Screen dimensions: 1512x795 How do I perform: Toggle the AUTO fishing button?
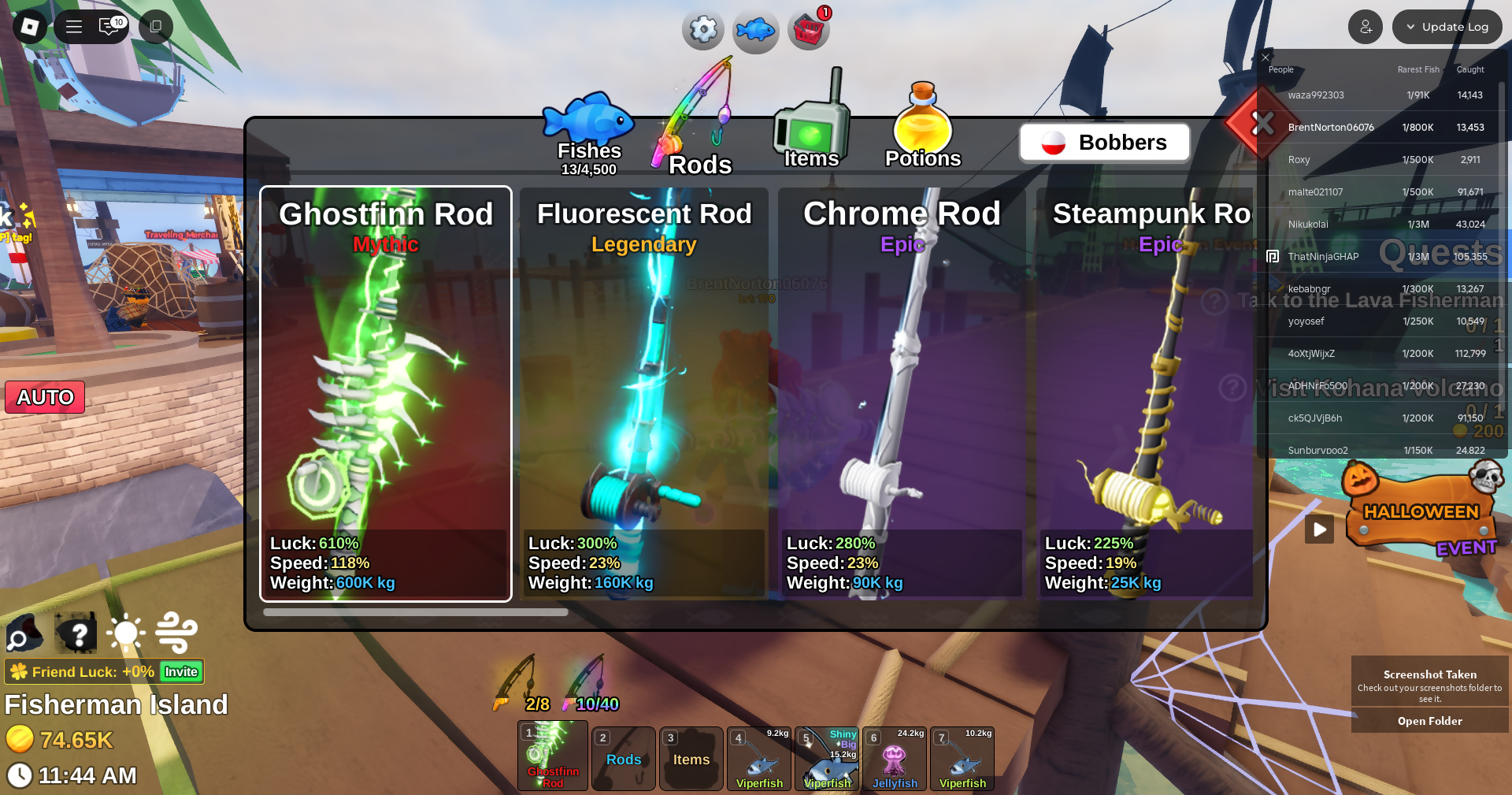[x=46, y=397]
